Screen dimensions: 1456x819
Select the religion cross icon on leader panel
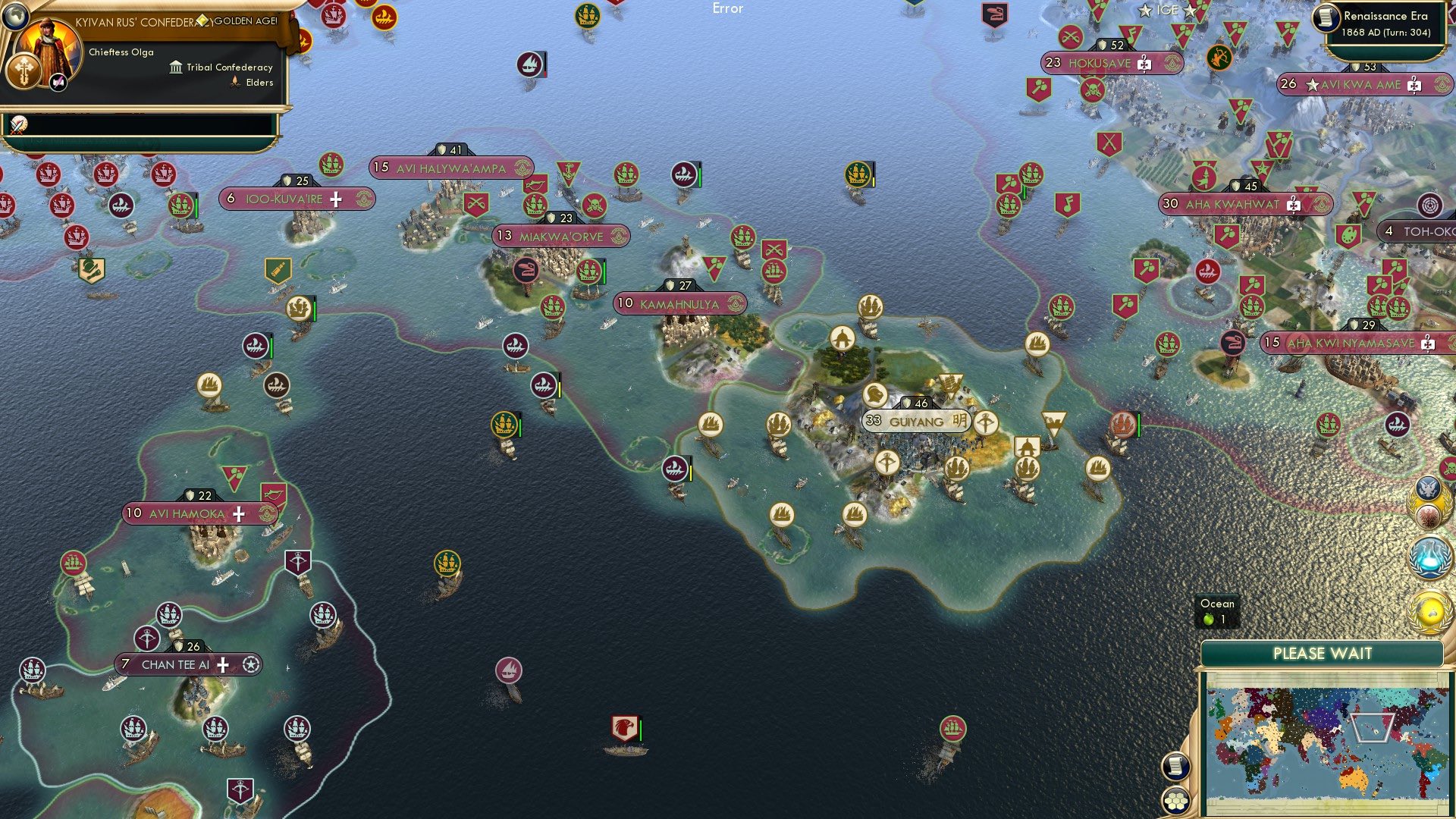click(25, 71)
